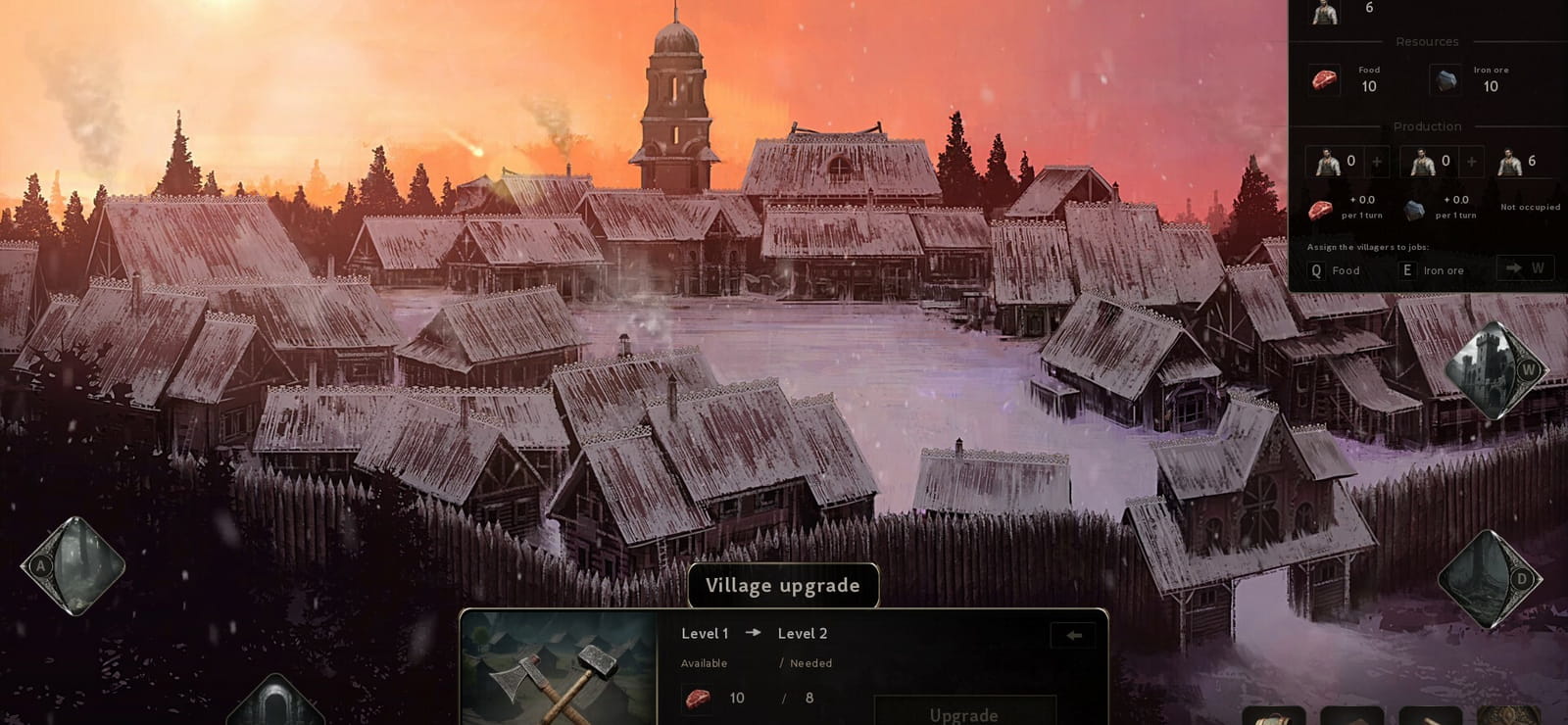Select the forest diamond on the left edge
Screen dimensions: 1568x725
tap(74, 565)
